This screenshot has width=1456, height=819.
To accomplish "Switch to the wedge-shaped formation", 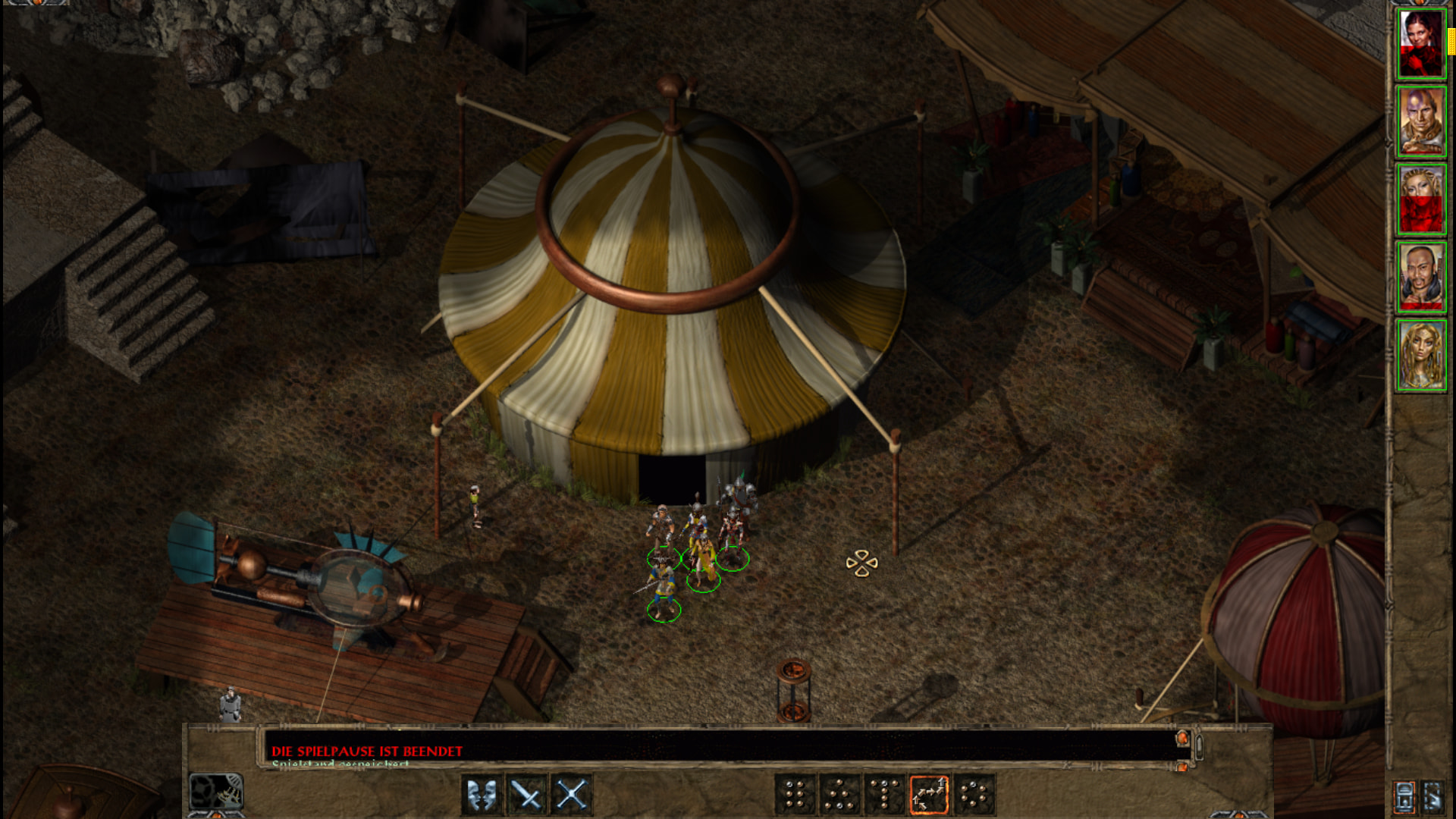I will click(x=839, y=795).
